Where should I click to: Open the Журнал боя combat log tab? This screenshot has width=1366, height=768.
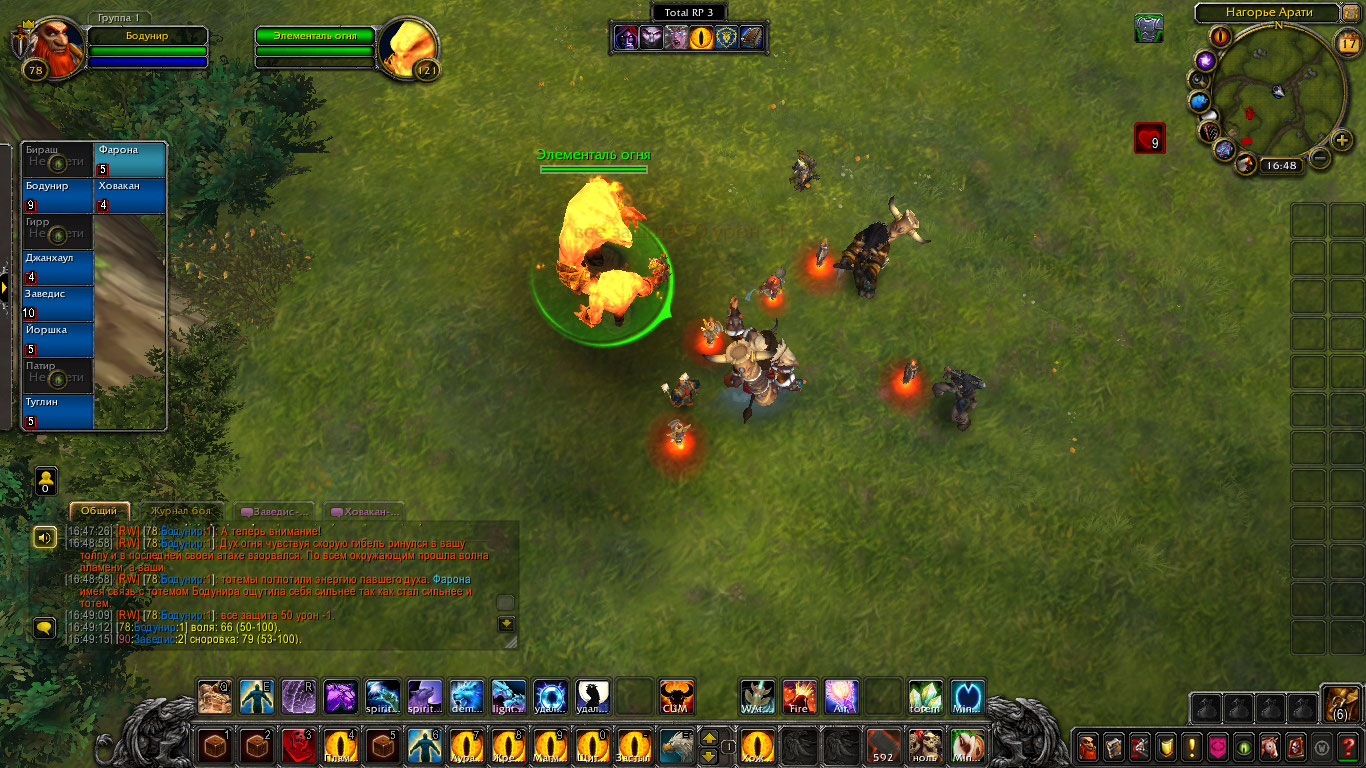coord(181,511)
